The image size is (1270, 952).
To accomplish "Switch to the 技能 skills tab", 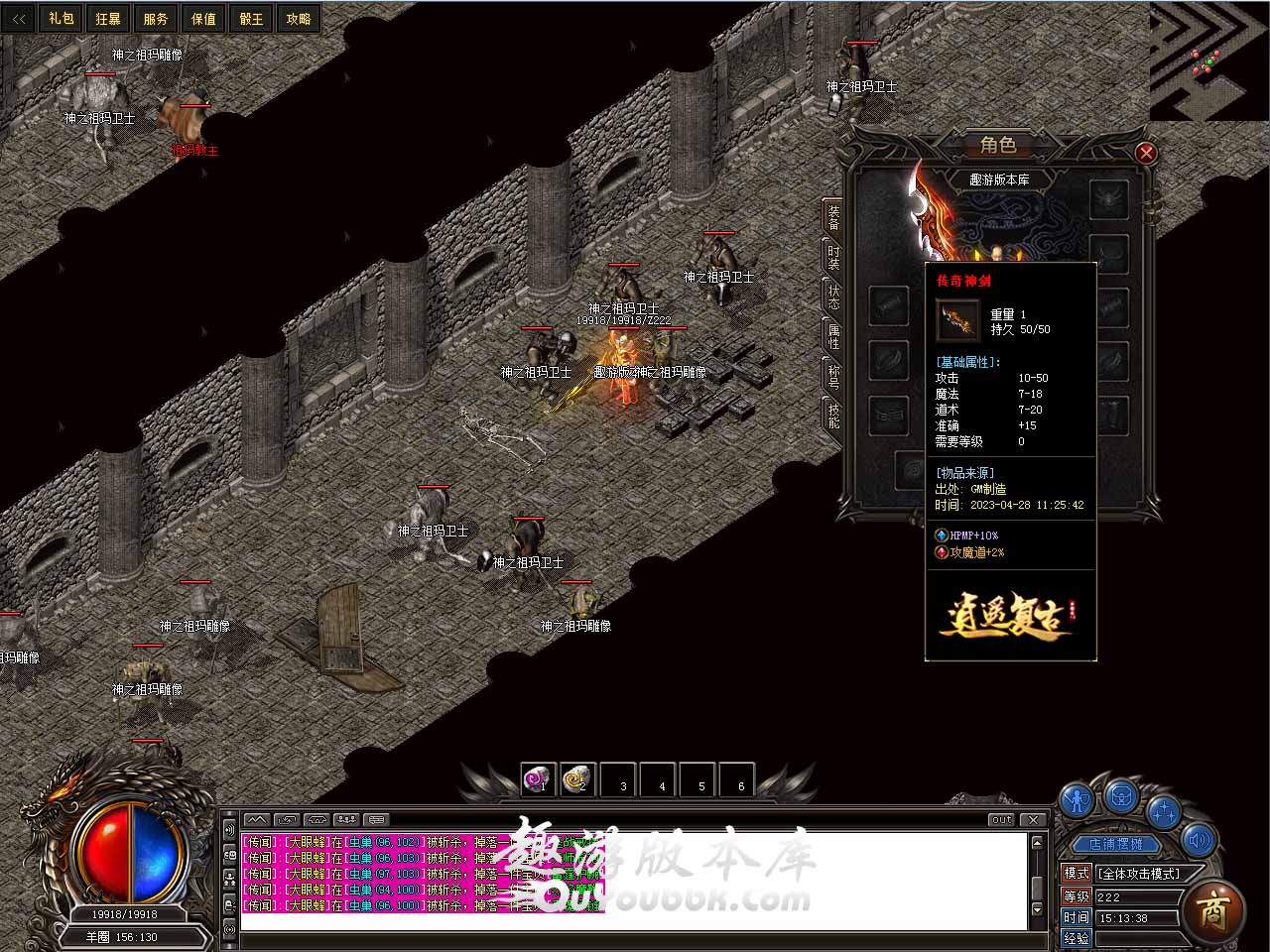I will pos(833,415).
